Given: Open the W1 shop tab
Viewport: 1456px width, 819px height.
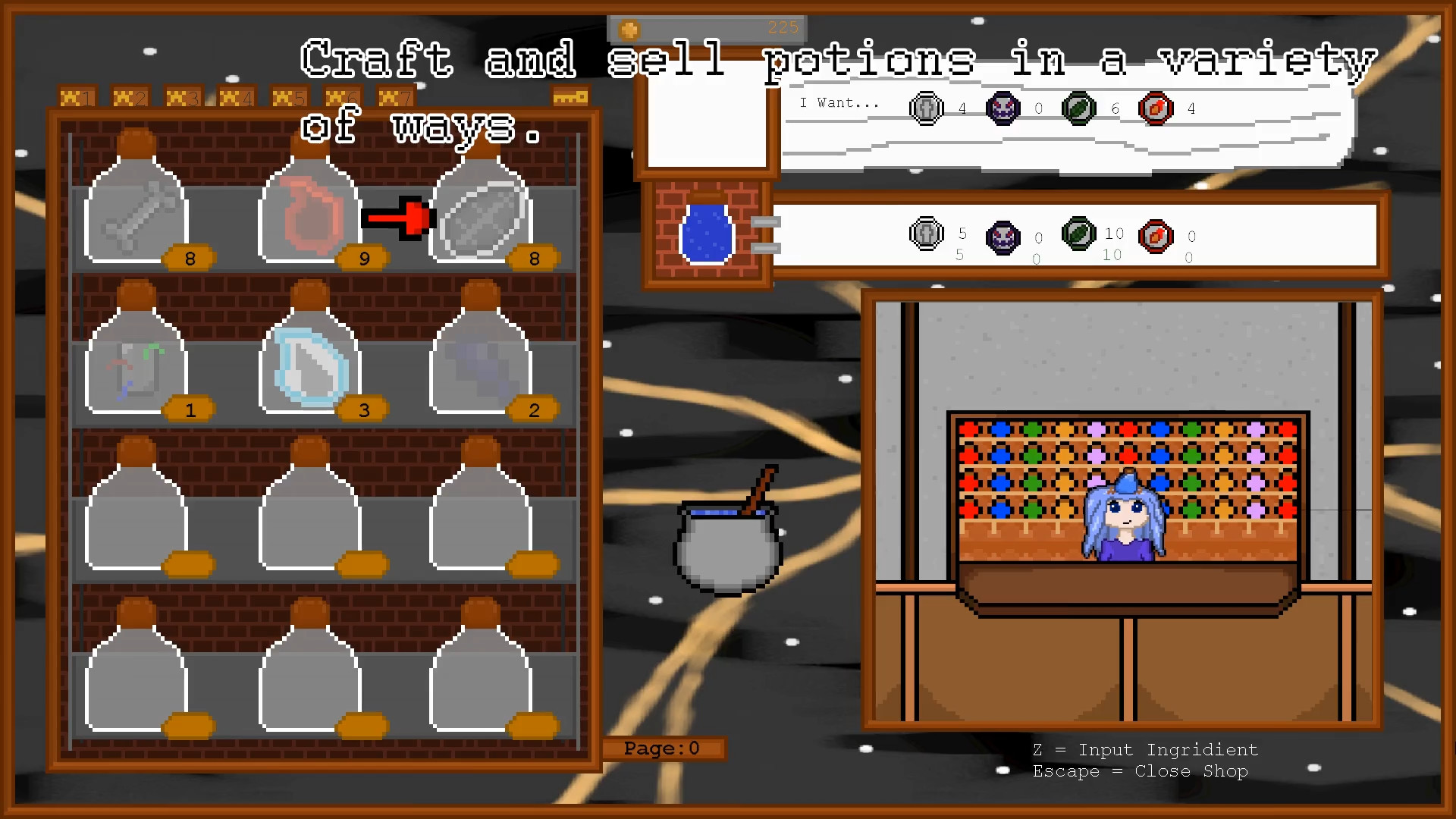Looking at the screenshot, I should tap(77, 96).
